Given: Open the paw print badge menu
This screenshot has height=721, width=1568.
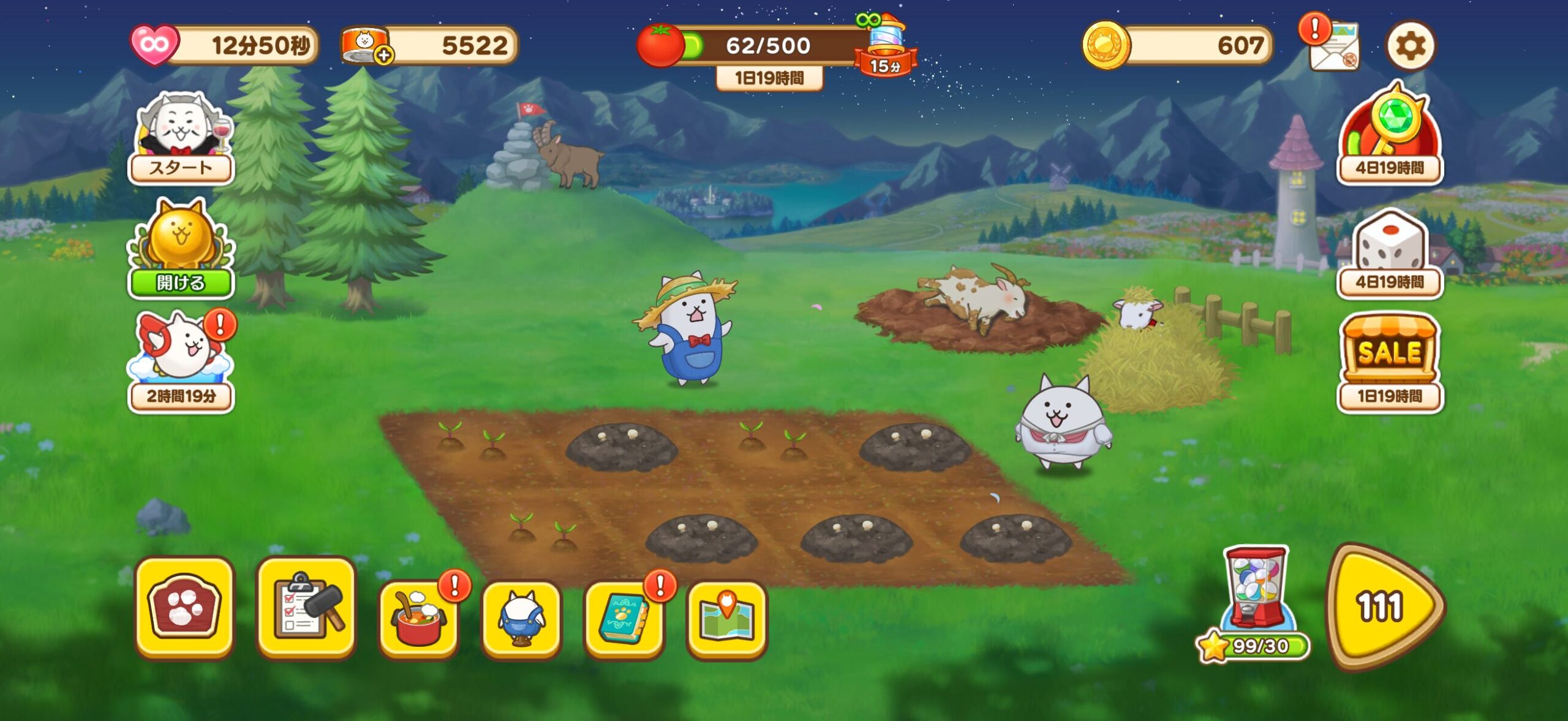Looking at the screenshot, I should tap(184, 606).
